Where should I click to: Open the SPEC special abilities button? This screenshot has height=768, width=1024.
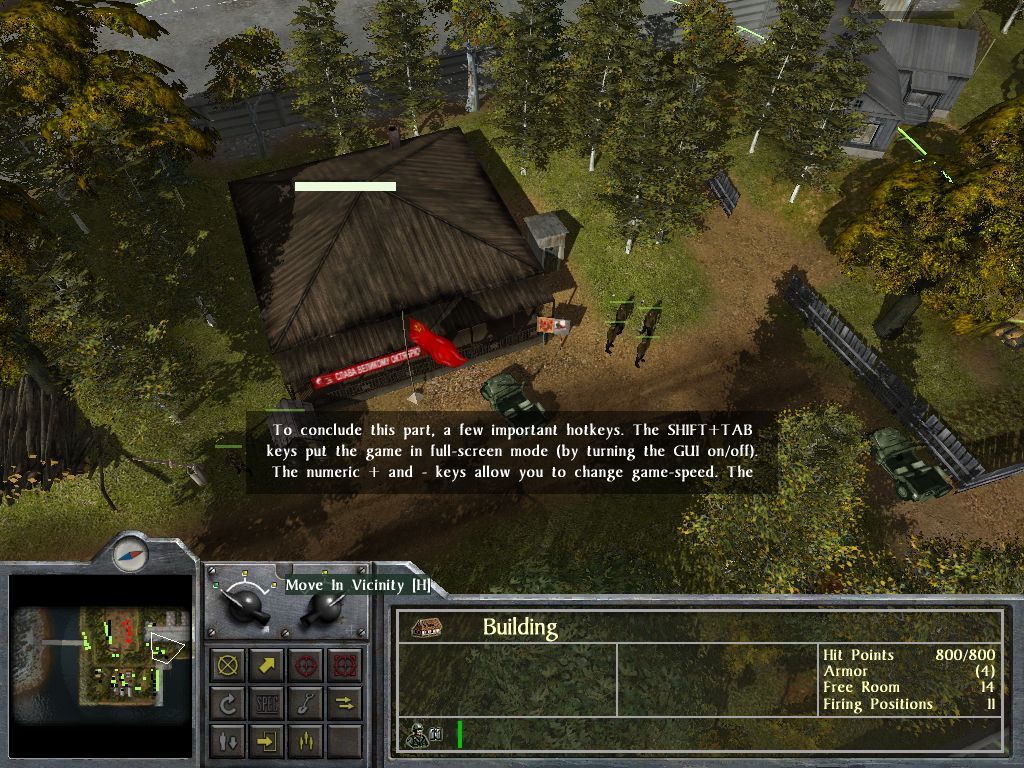click(268, 703)
